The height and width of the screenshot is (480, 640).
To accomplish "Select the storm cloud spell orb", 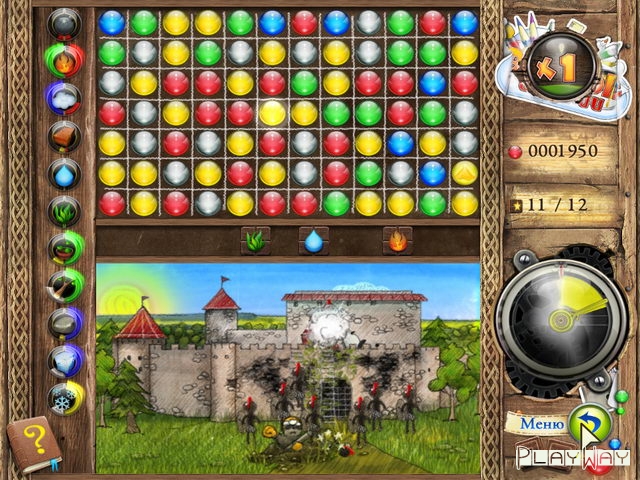I will point(64,98).
